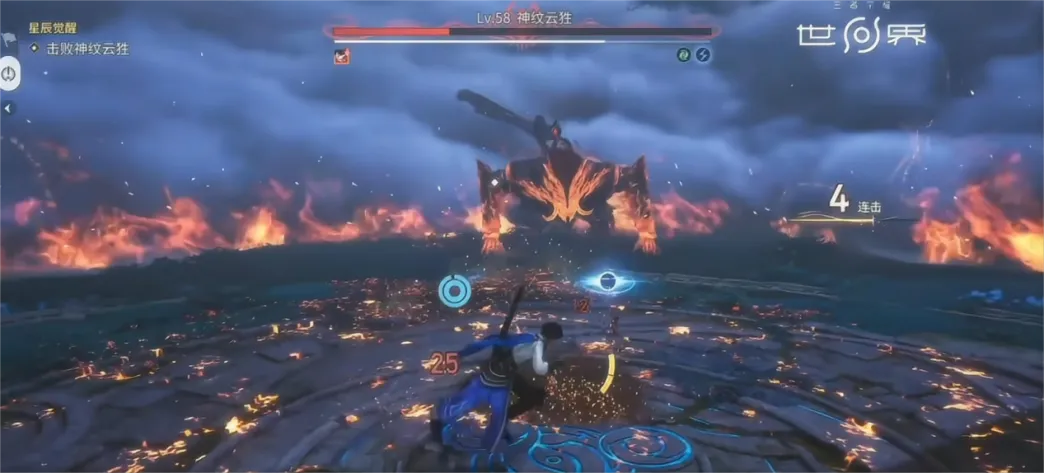Click the exit button on left edge
The height and width of the screenshot is (473, 1044).
pyautogui.click(x=9, y=74)
